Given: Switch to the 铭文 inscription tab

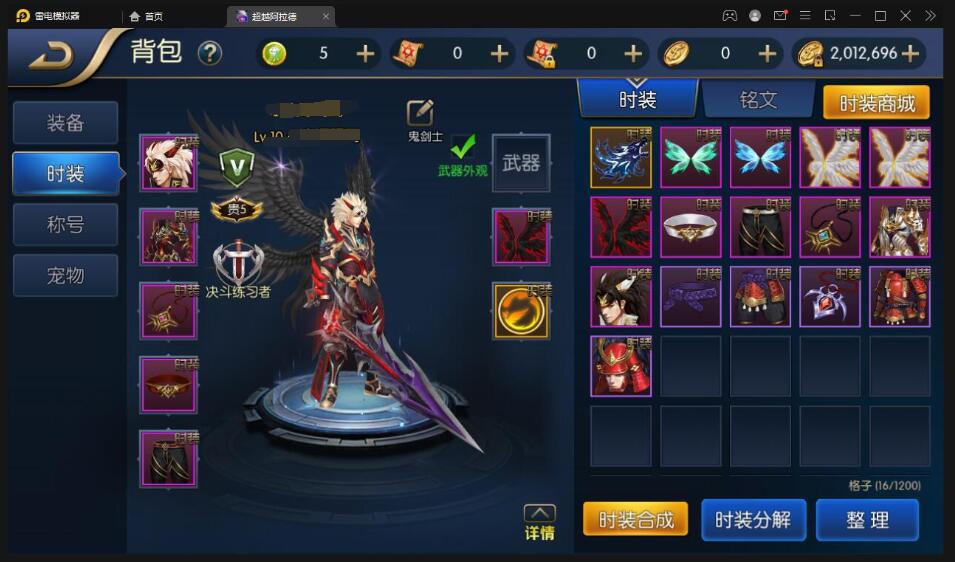Looking at the screenshot, I should tap(757, 99).
